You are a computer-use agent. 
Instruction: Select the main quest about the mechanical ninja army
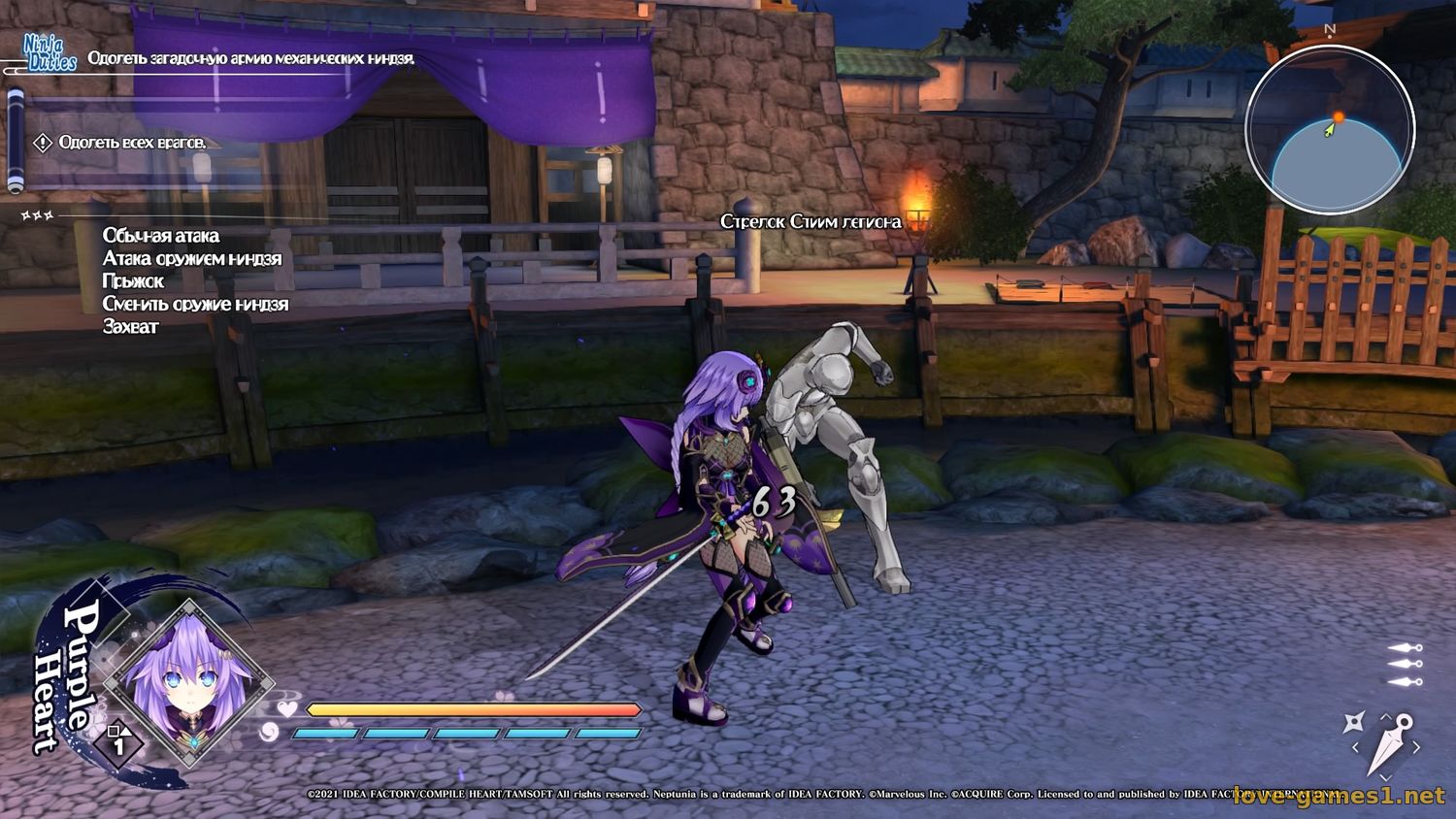coord(250,58)
